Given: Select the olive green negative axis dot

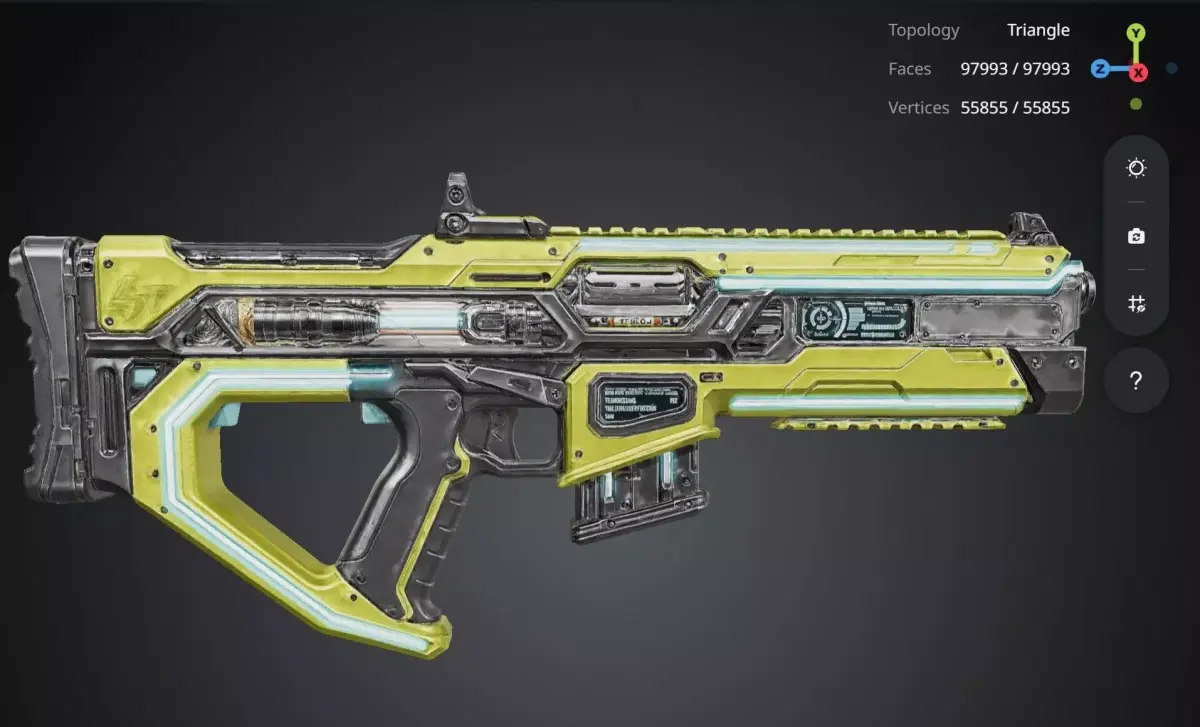Looking at the screenshot, I should coord(1136,104).
